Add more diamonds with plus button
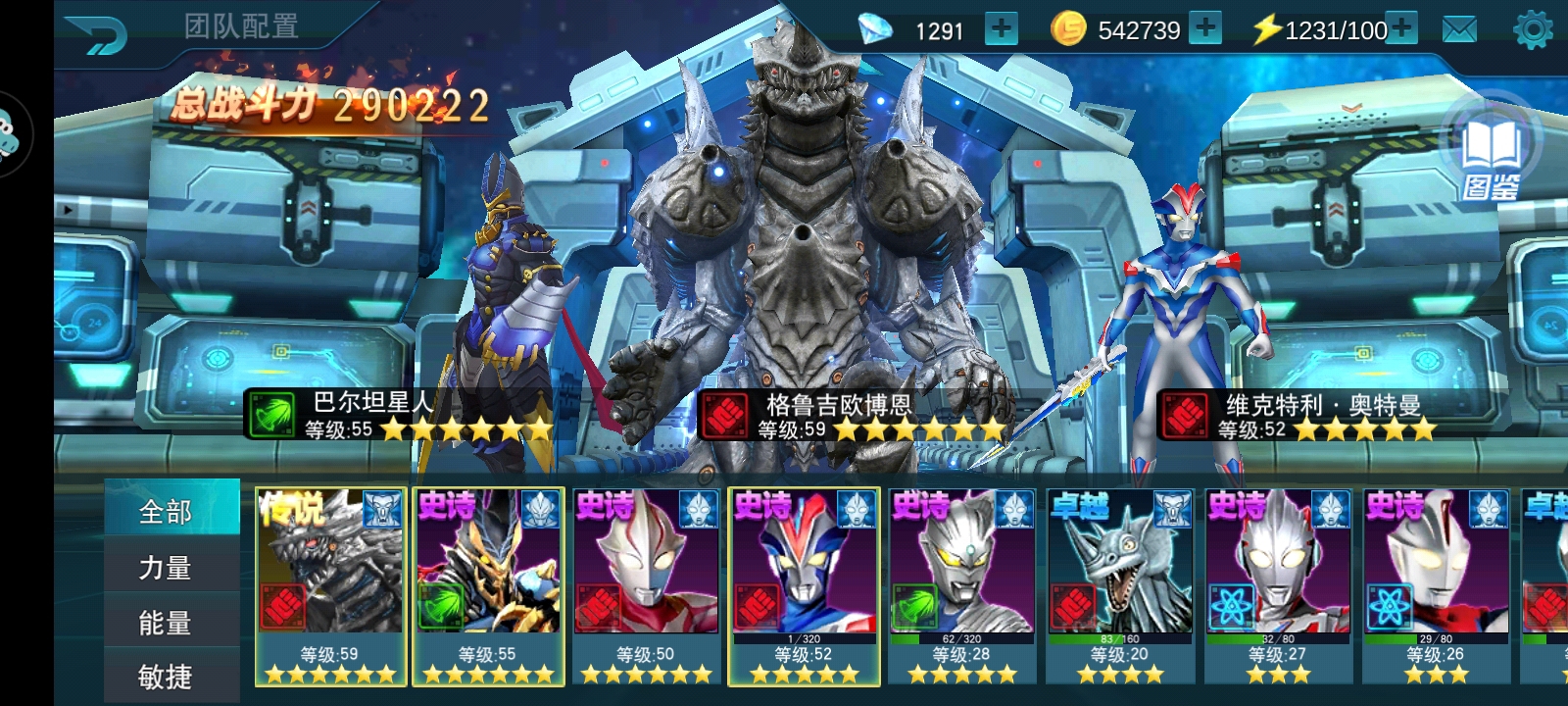Screen dimensions: 1568x706 click(1001, 28)
